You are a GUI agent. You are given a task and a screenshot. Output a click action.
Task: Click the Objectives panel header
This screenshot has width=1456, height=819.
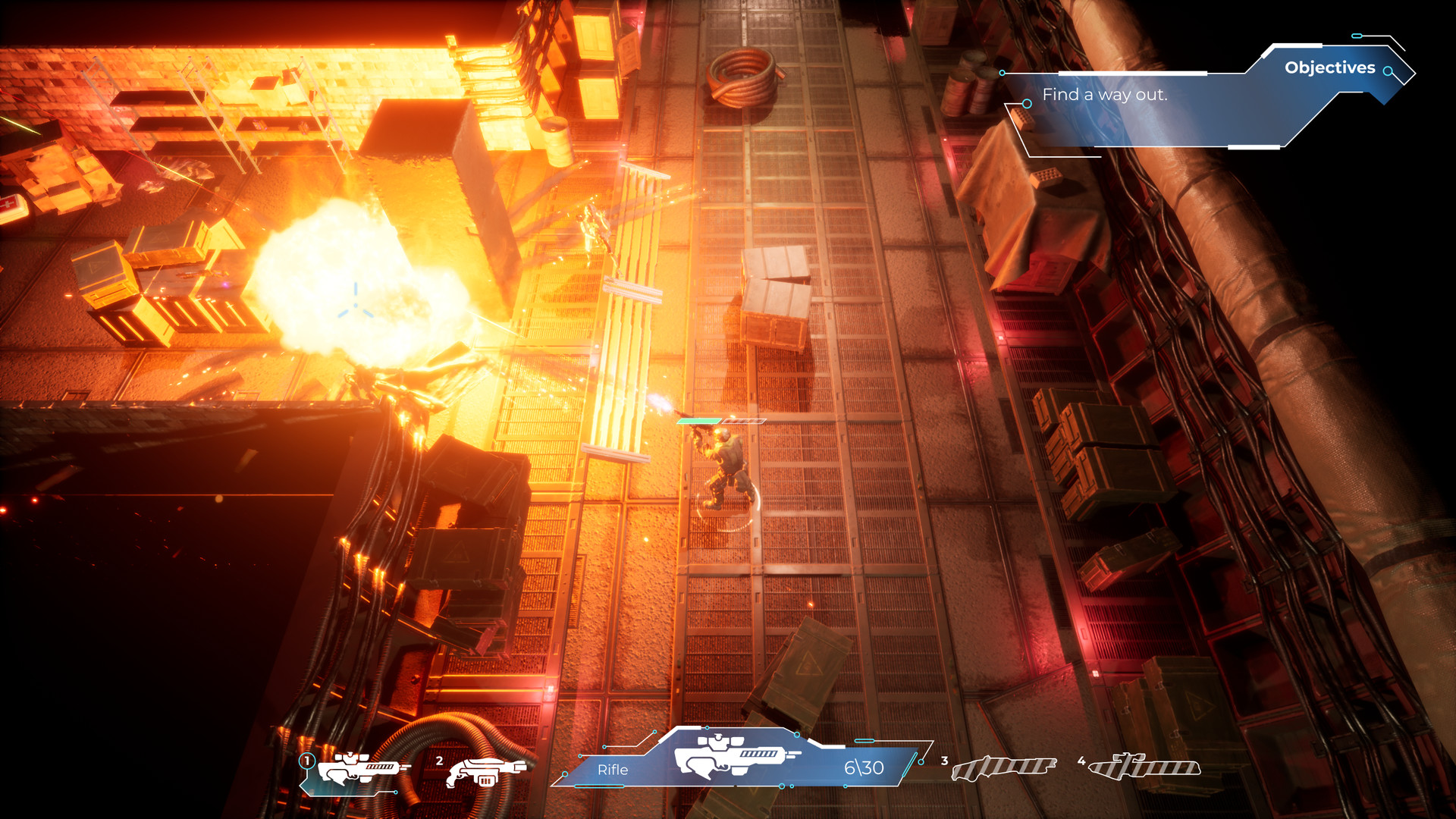point(1330,67)
